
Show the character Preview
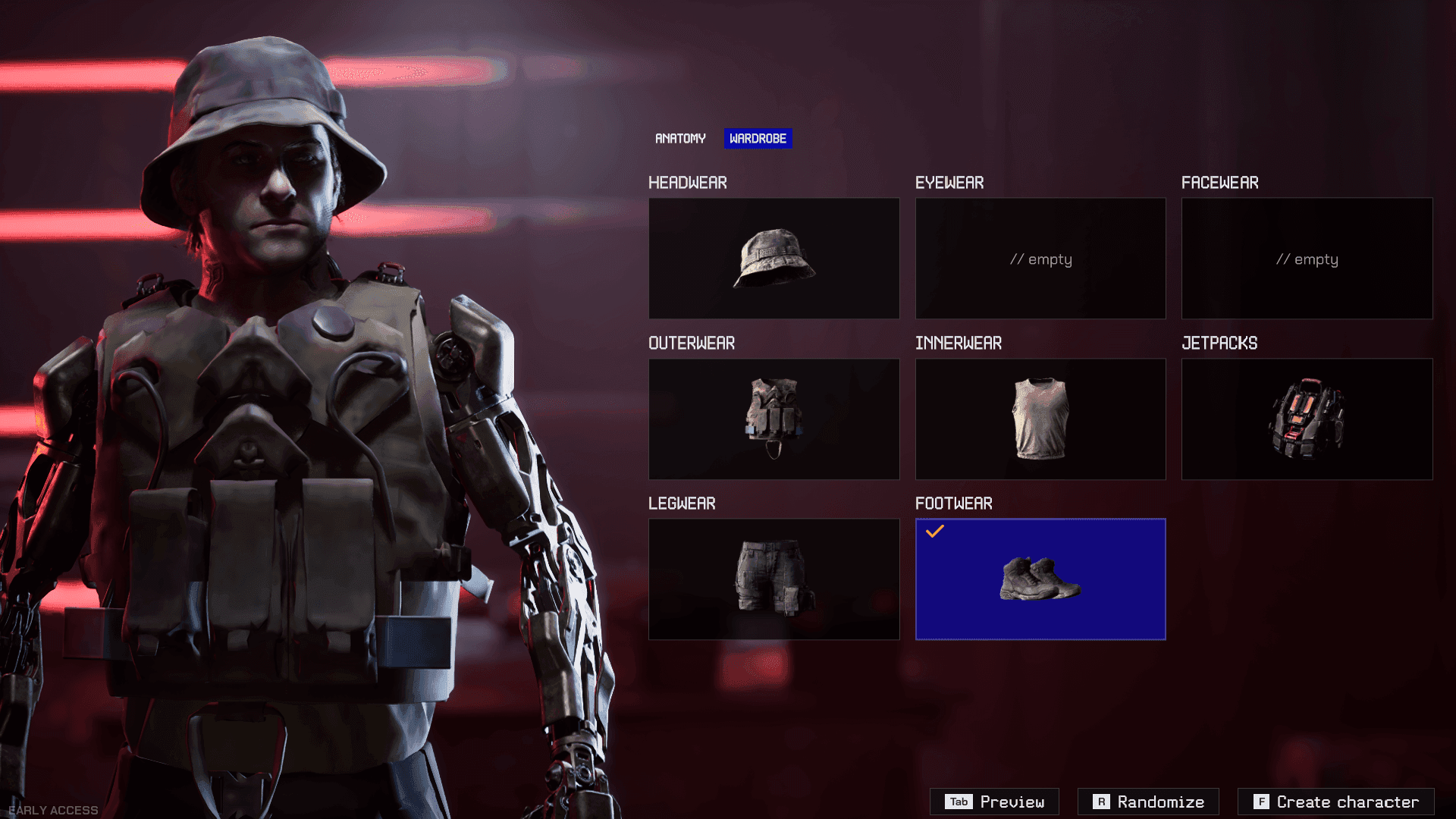tap(994, 802)
